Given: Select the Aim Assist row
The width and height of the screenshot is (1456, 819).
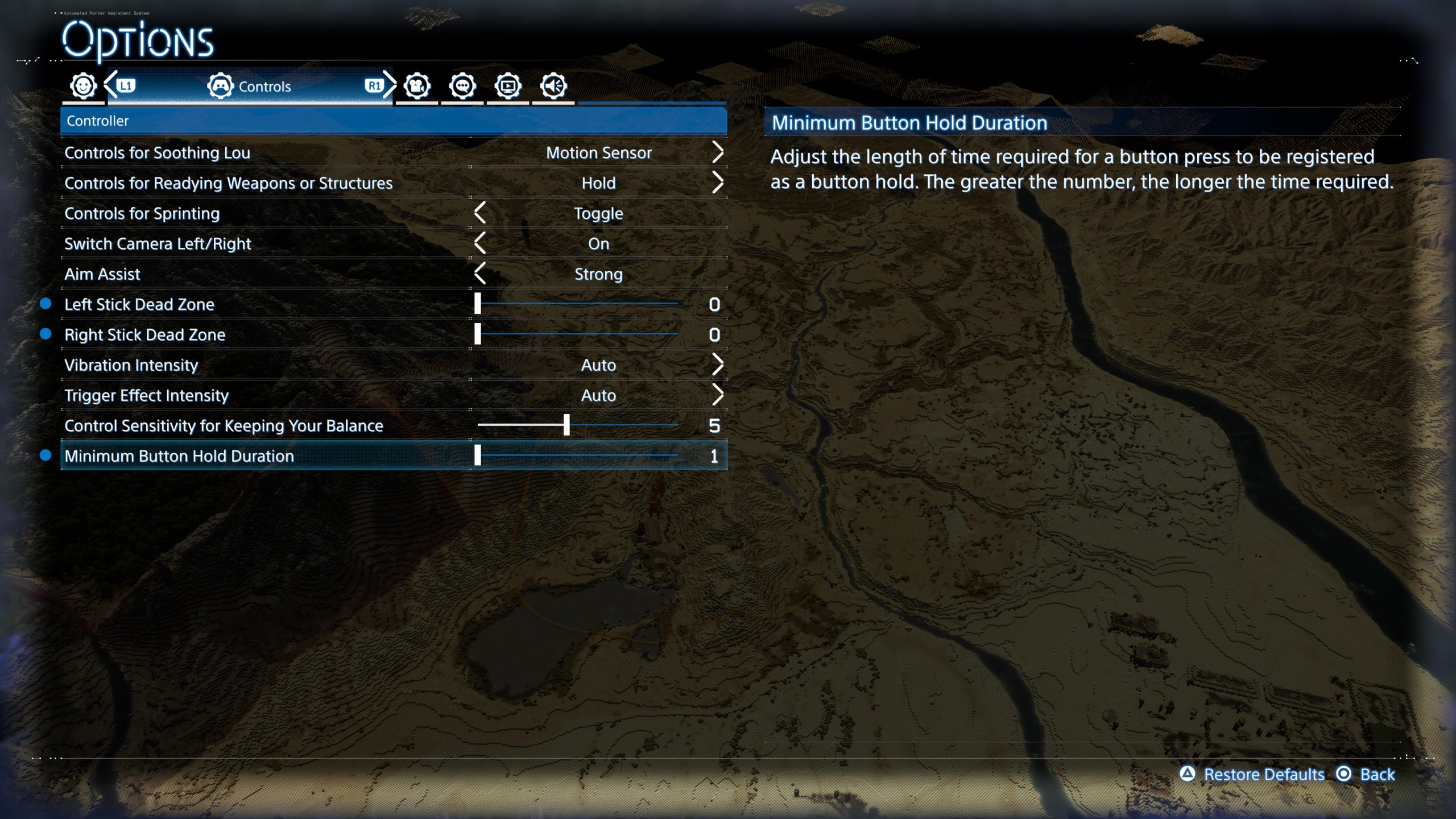Looking at the screenshot, I should pos(102,274).
